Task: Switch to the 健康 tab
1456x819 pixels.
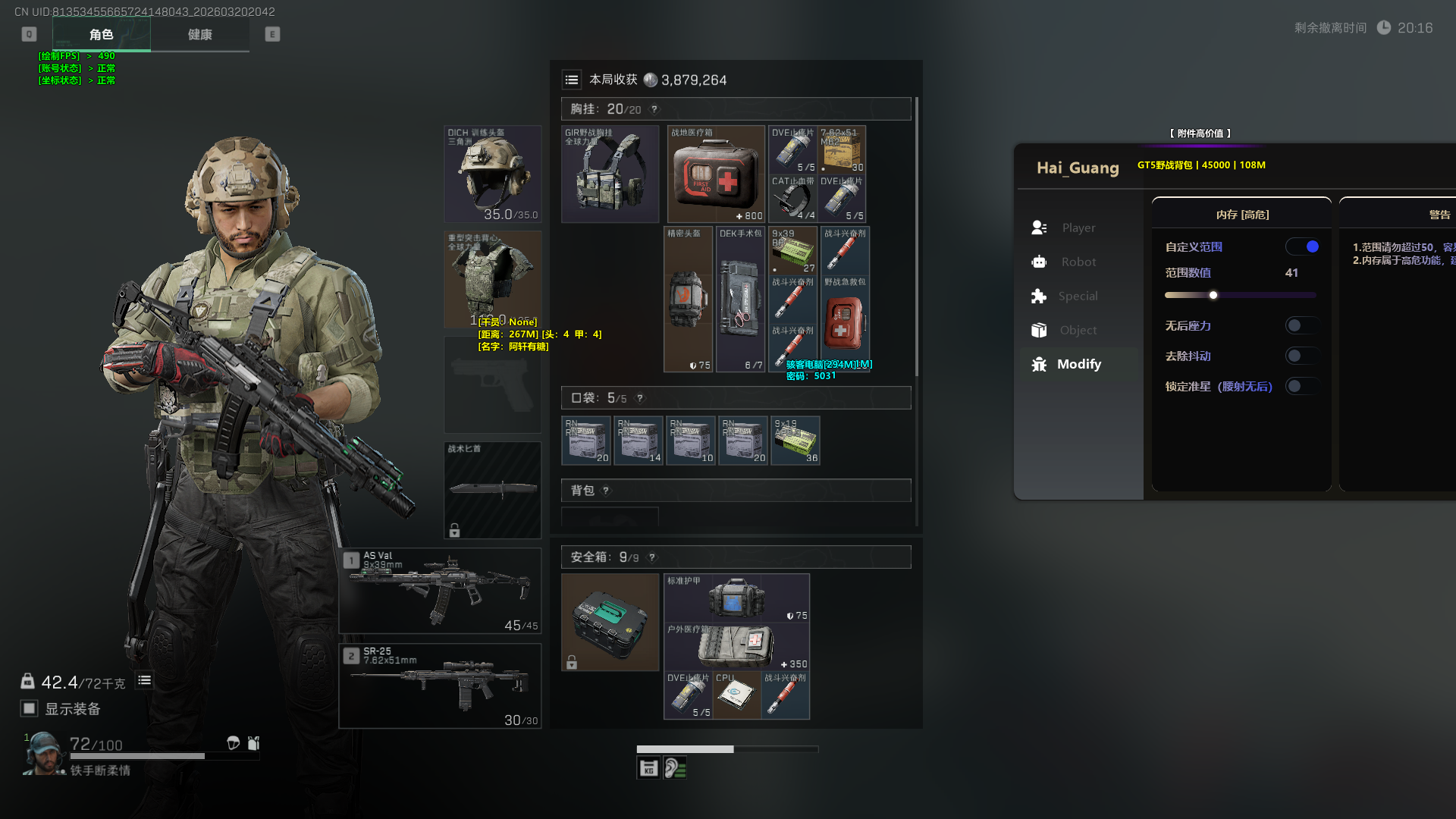Action: pos(200,35)
